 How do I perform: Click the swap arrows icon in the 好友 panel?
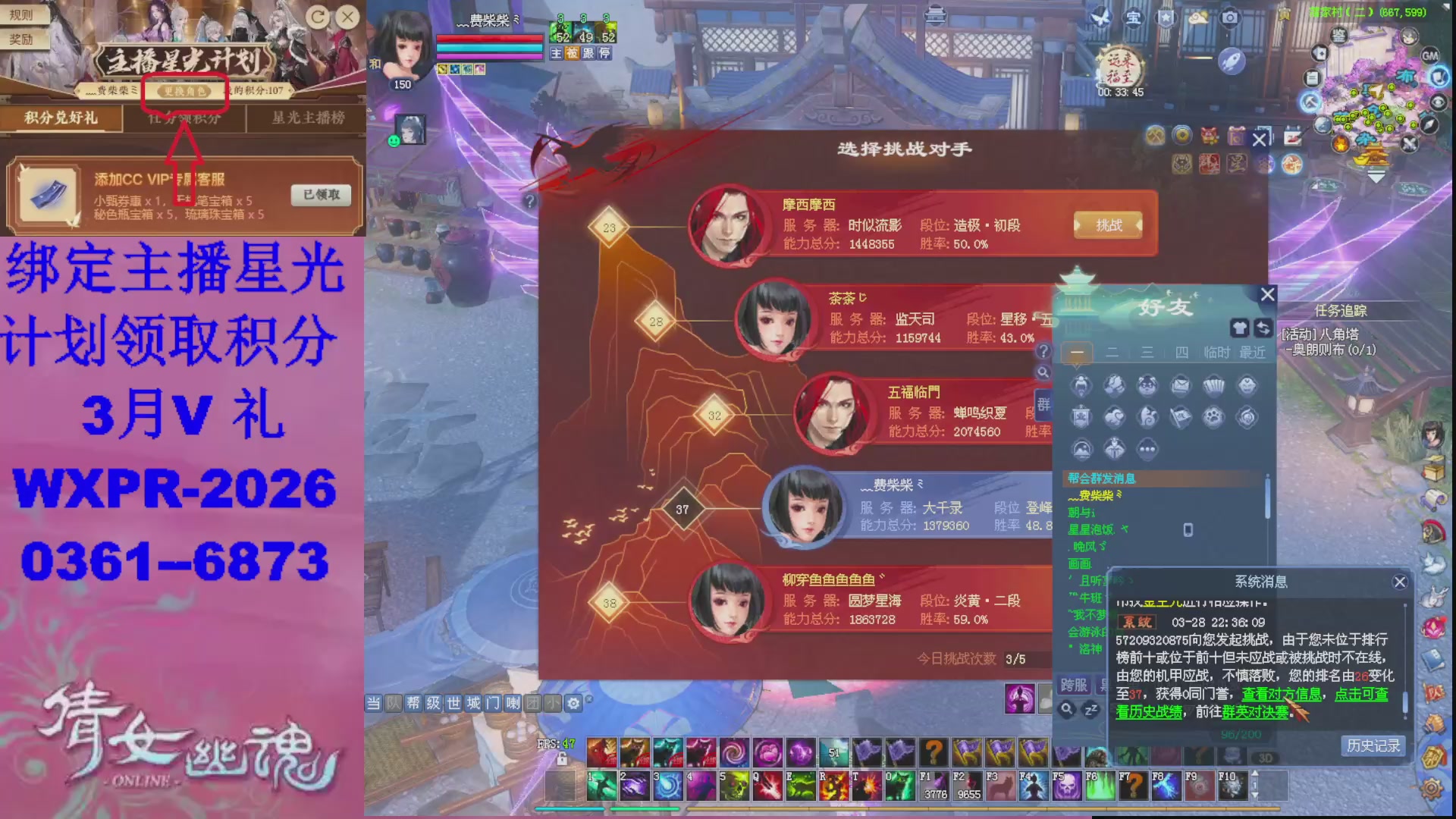1264,328
